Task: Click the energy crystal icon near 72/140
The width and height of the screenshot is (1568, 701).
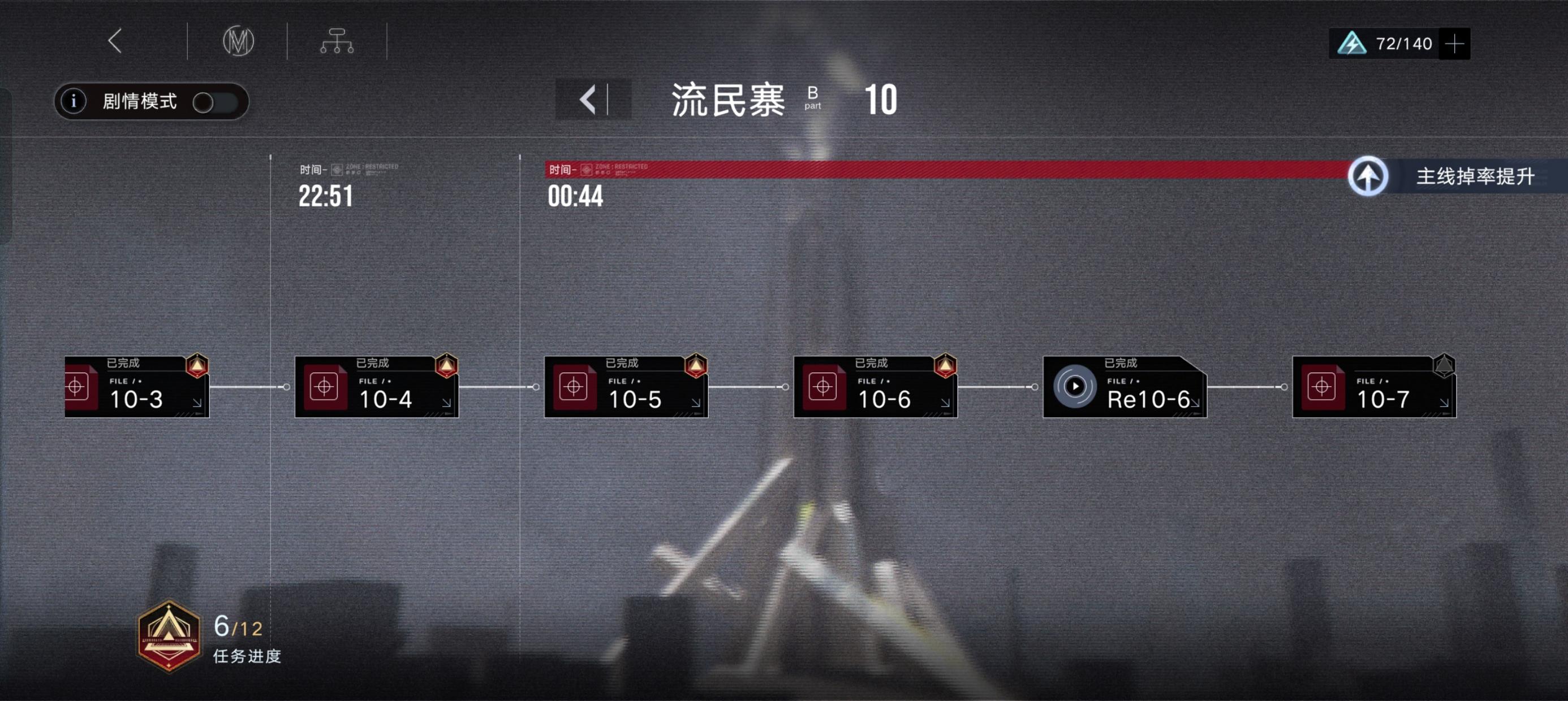Action: (x=1351, y=42)
